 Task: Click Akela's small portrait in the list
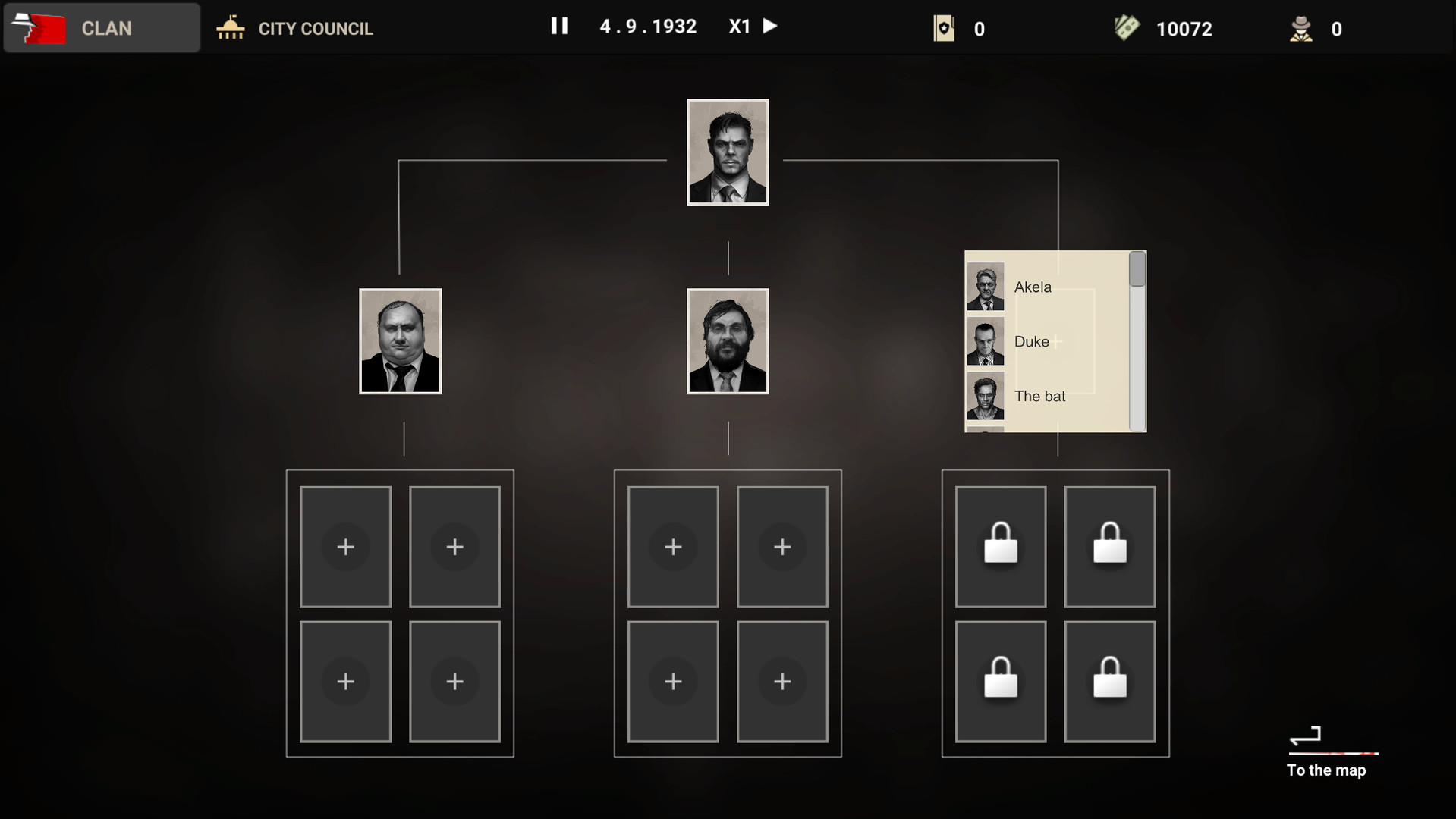[985, 286]
